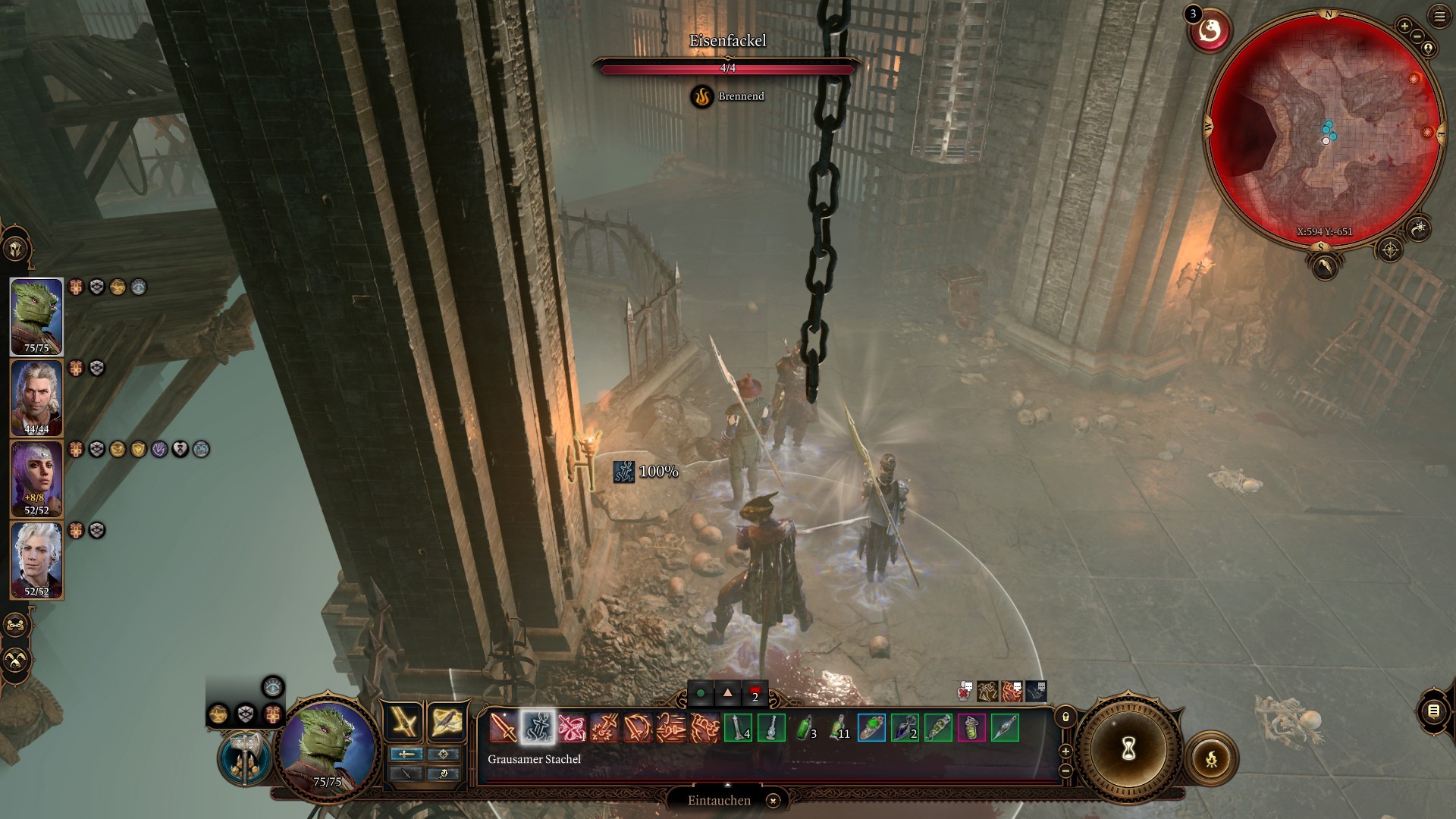
Task: Open the main menu hamburger button
Action: point(1439,16)
